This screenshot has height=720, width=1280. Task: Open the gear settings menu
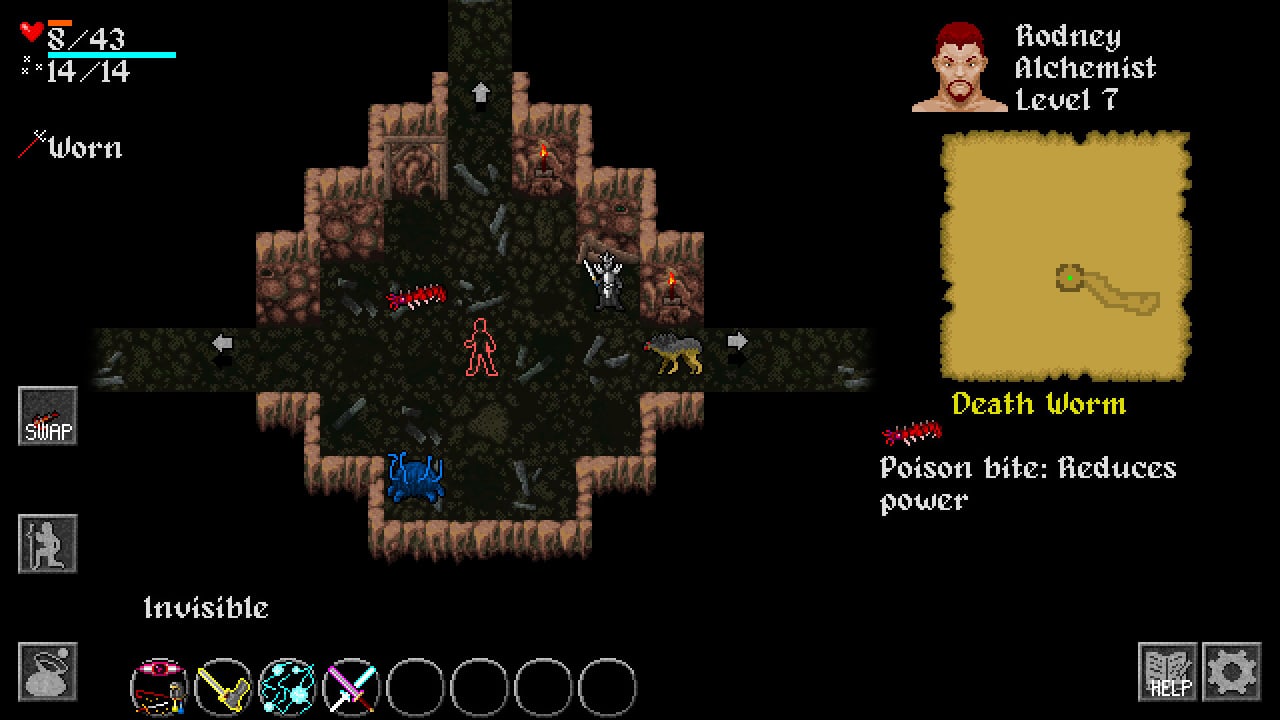(x=1231, y=671)
